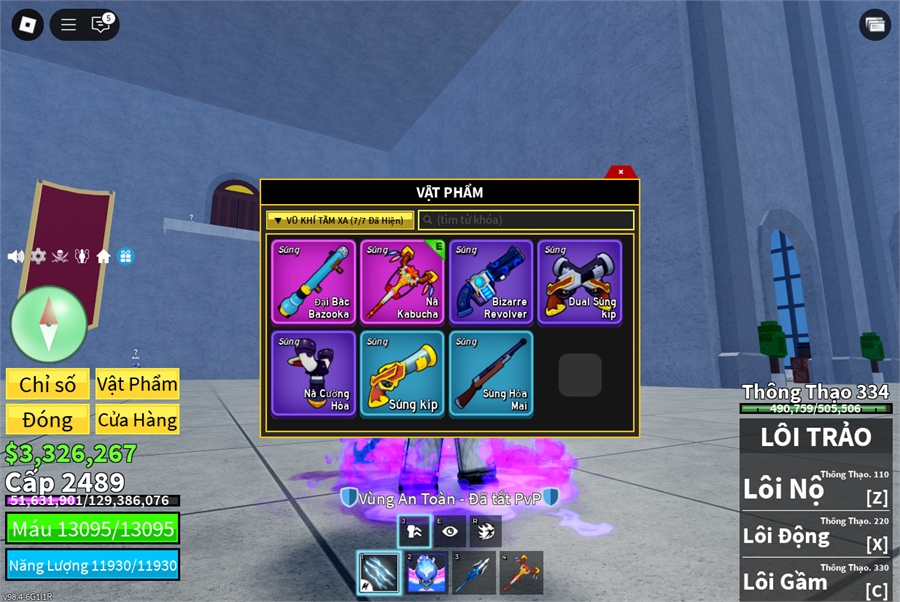
Task: Open the Roblox menu logo button
Action: pos(27,25)
